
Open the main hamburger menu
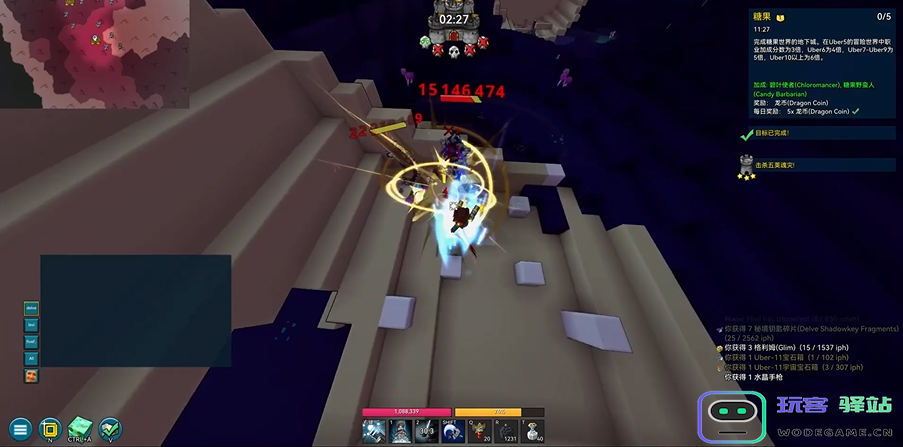pos(19,429)
